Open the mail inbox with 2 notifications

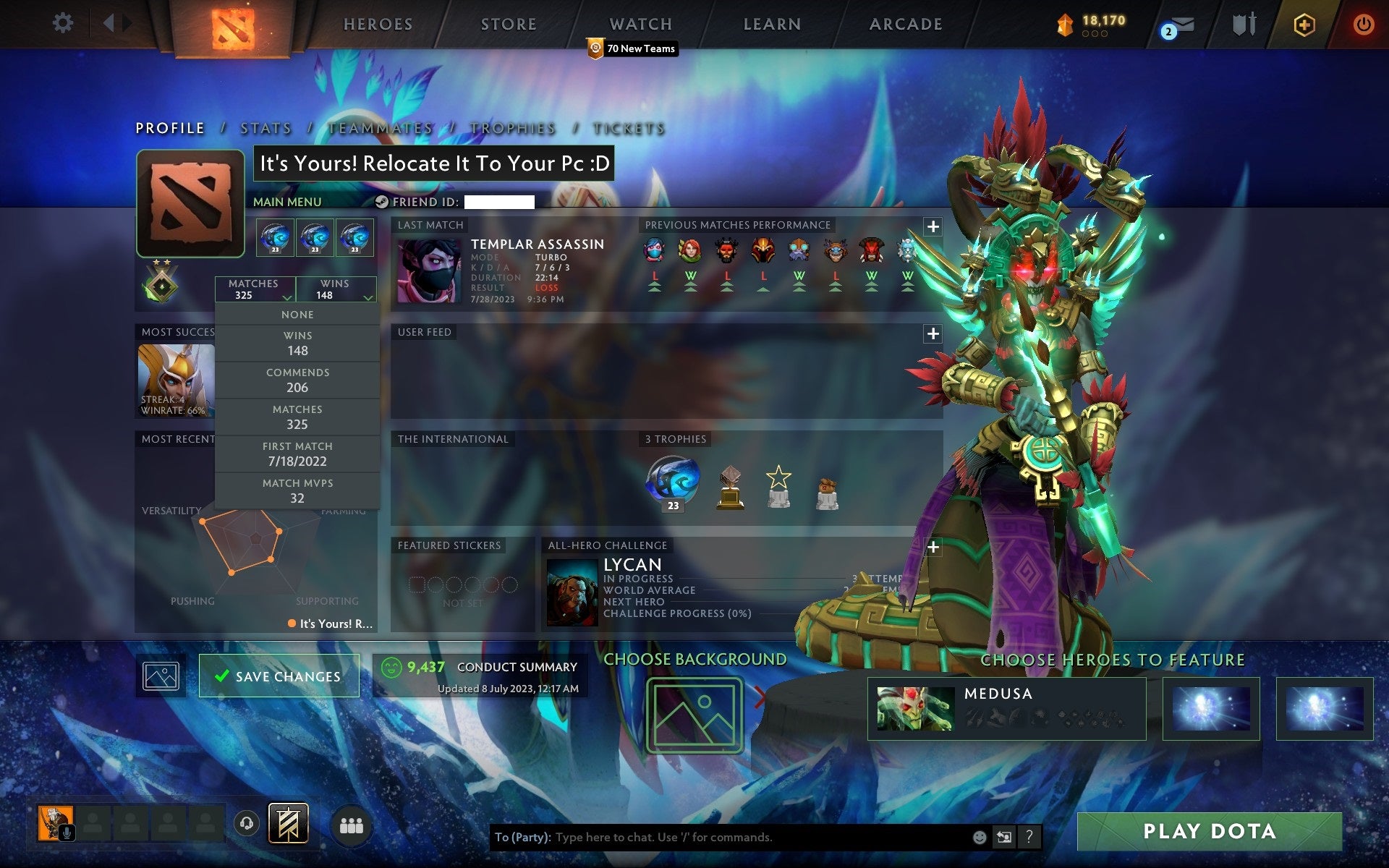tap(1182, 25)
